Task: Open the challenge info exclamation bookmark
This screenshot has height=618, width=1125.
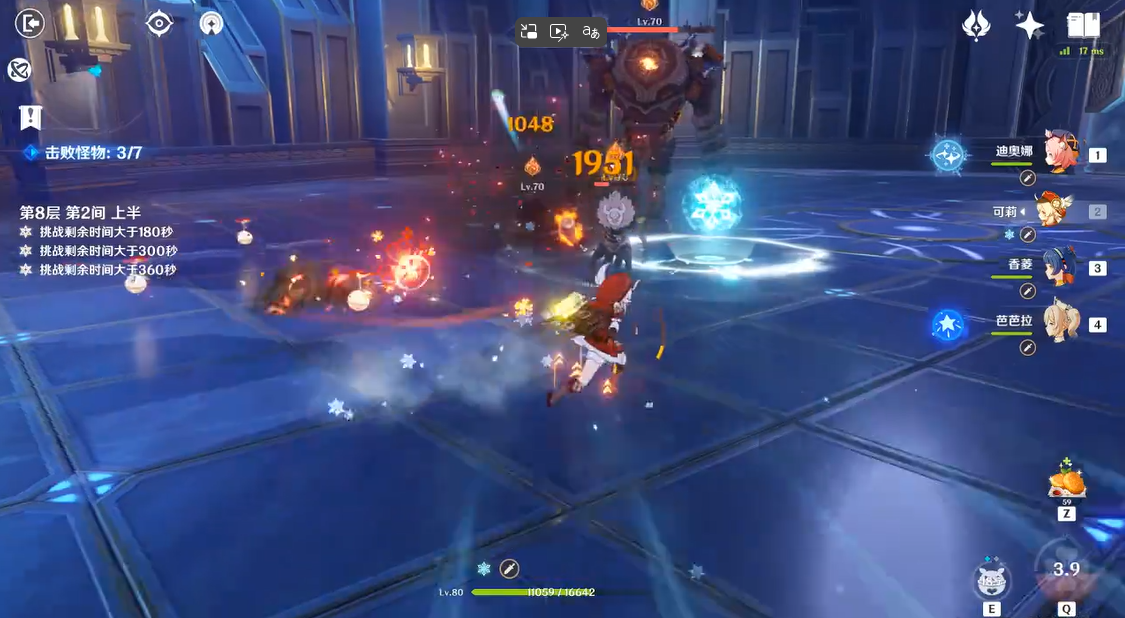Action: tap(30, 117)
